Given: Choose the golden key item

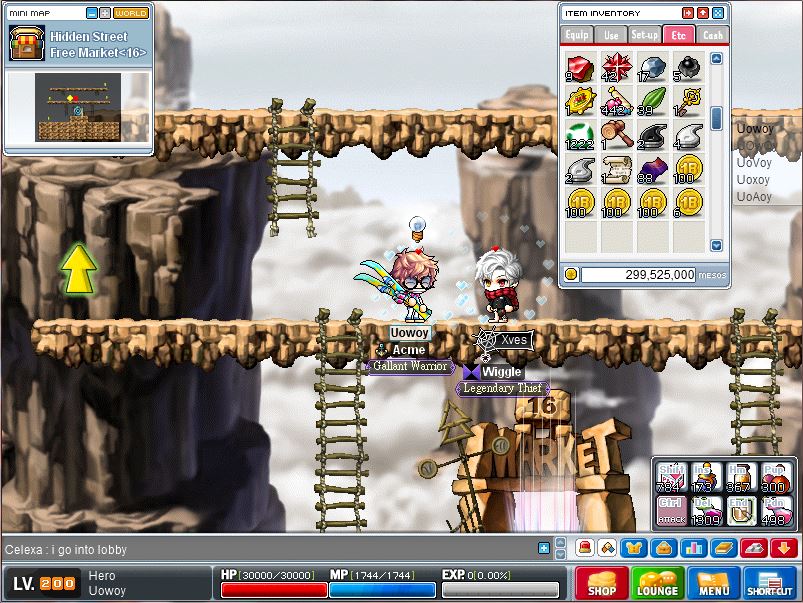Looking at the screenshot, I should pos(685,101).
